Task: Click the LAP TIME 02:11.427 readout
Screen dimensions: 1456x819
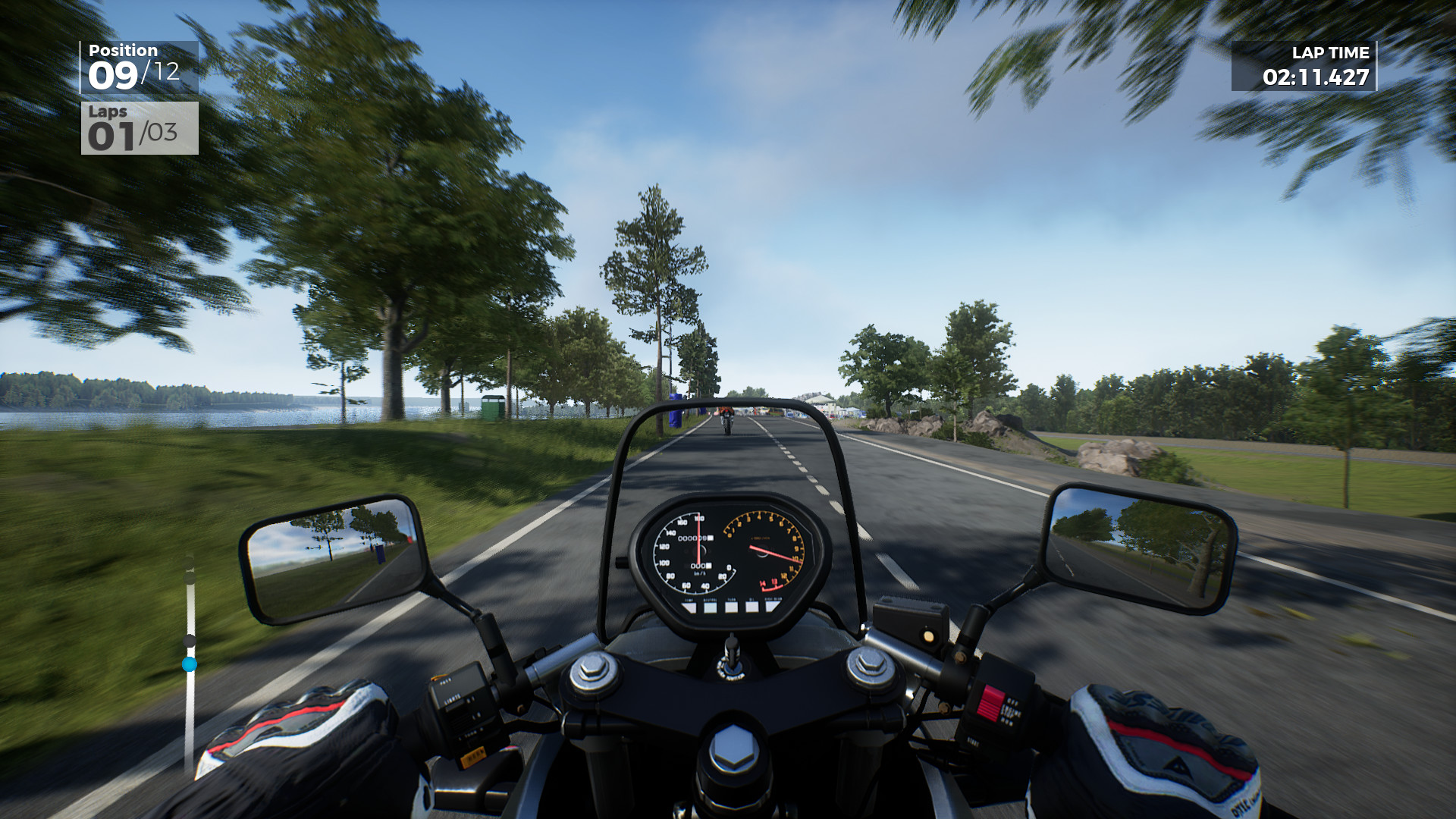Action: [1317, 76]
